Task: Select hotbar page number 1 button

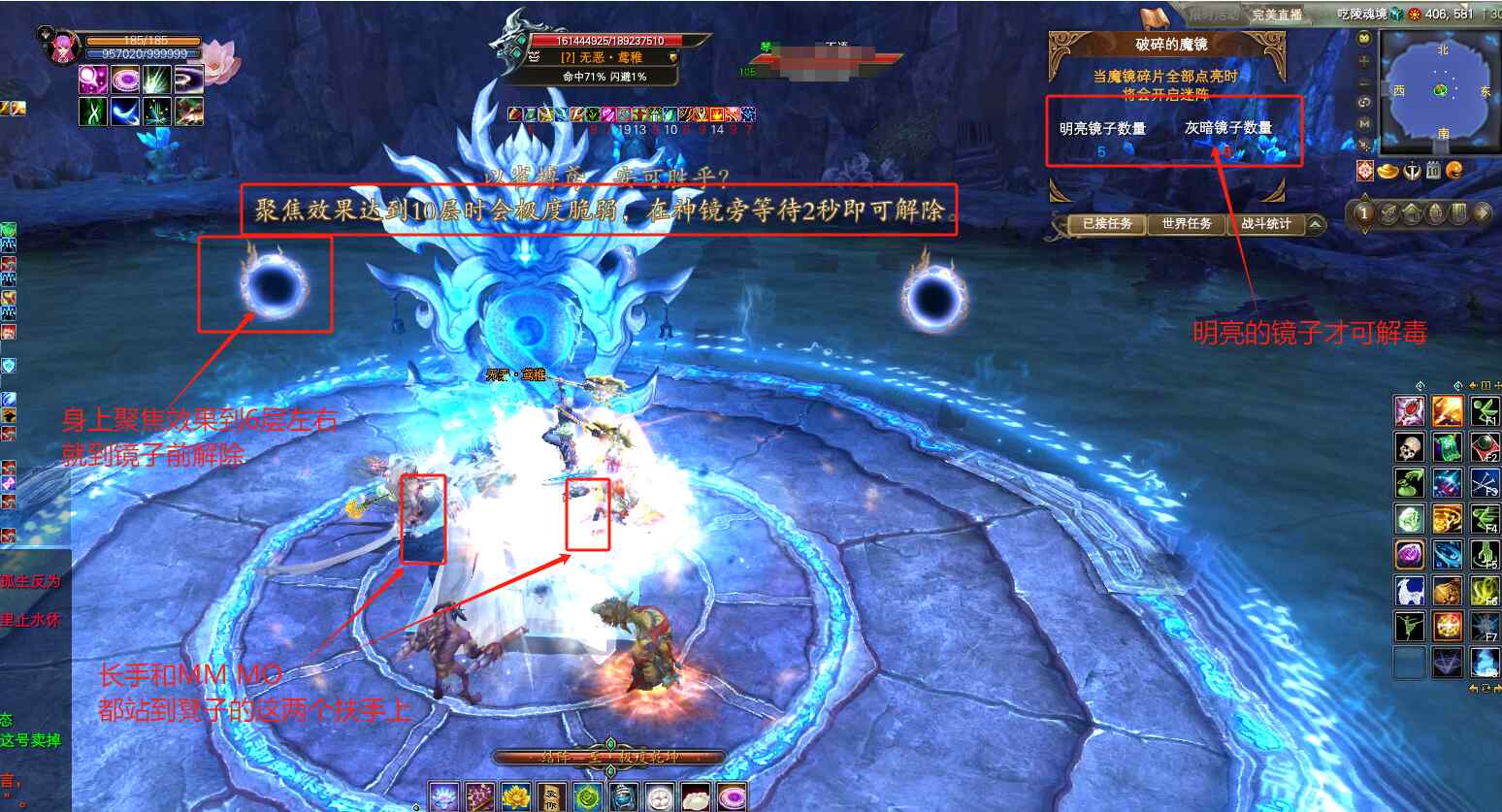Action: tap(1364, 213)
